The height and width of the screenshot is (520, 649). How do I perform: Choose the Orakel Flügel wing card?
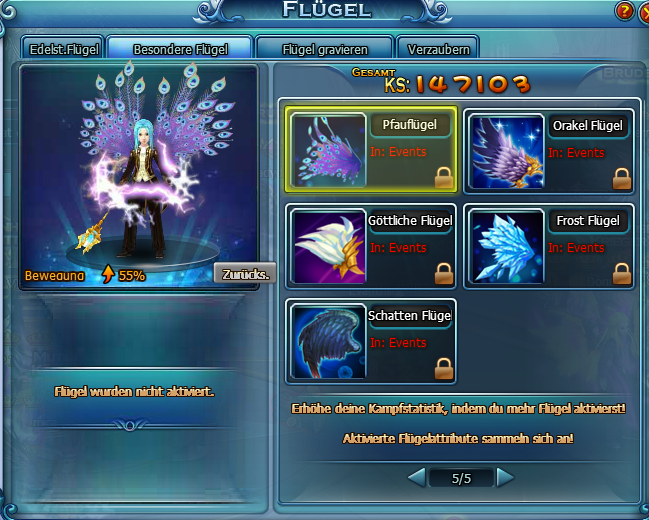(x=549, y=149)
